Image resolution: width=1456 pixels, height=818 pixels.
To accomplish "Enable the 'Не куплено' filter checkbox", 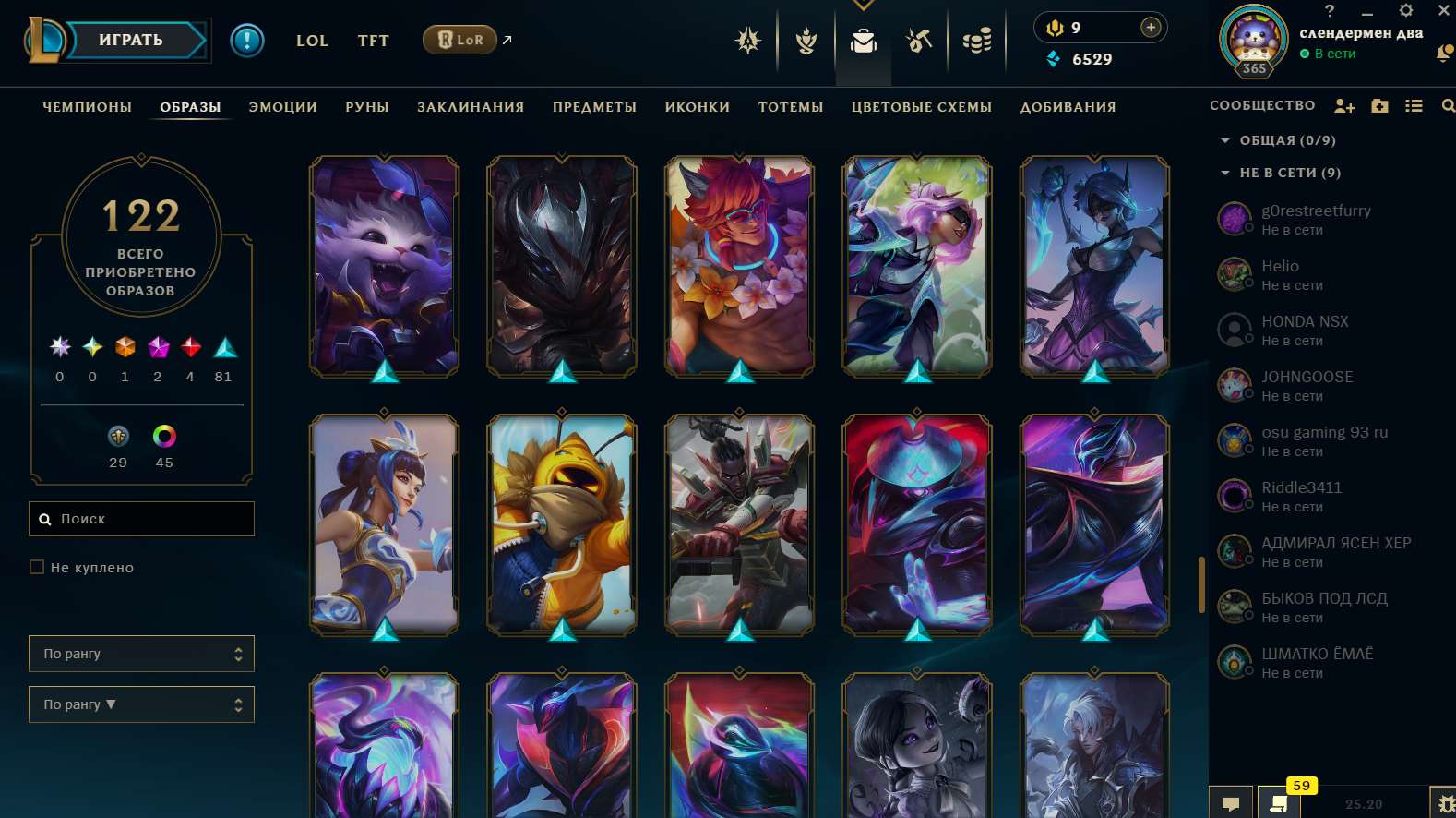I will (x=36, y=567).
